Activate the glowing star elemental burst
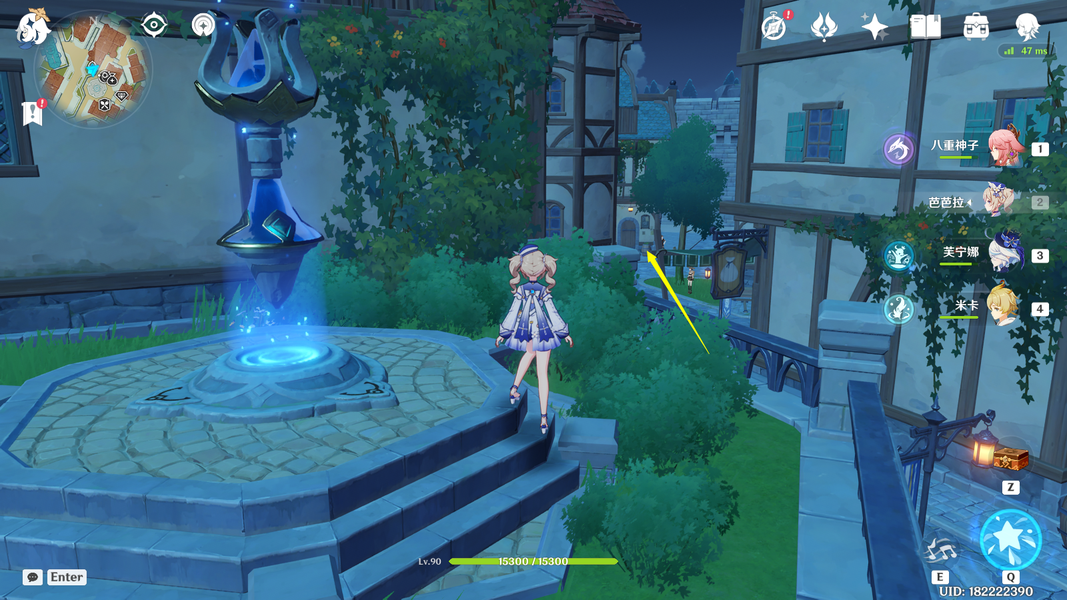Screen dimensions: 1067x600 pos(1010,539)
